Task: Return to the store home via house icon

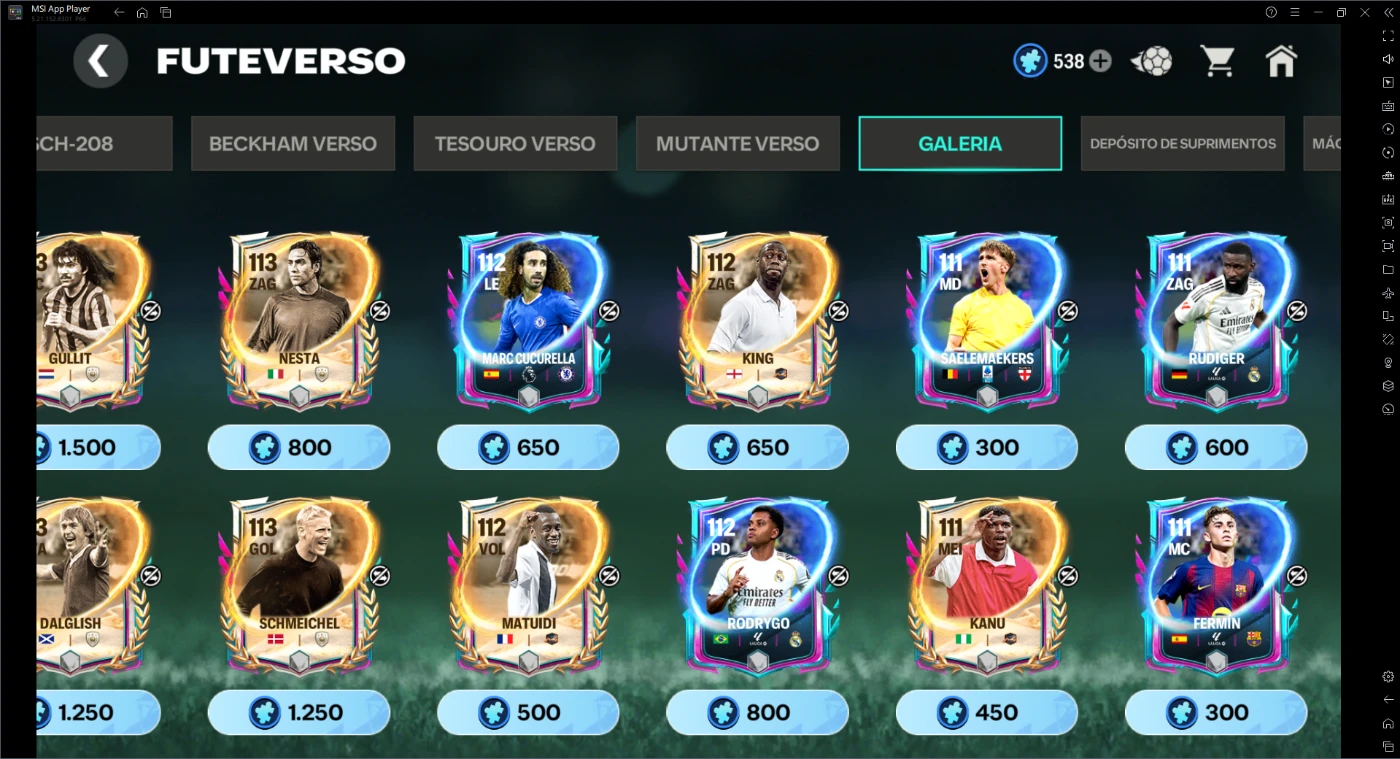Action: point(1281,60)
